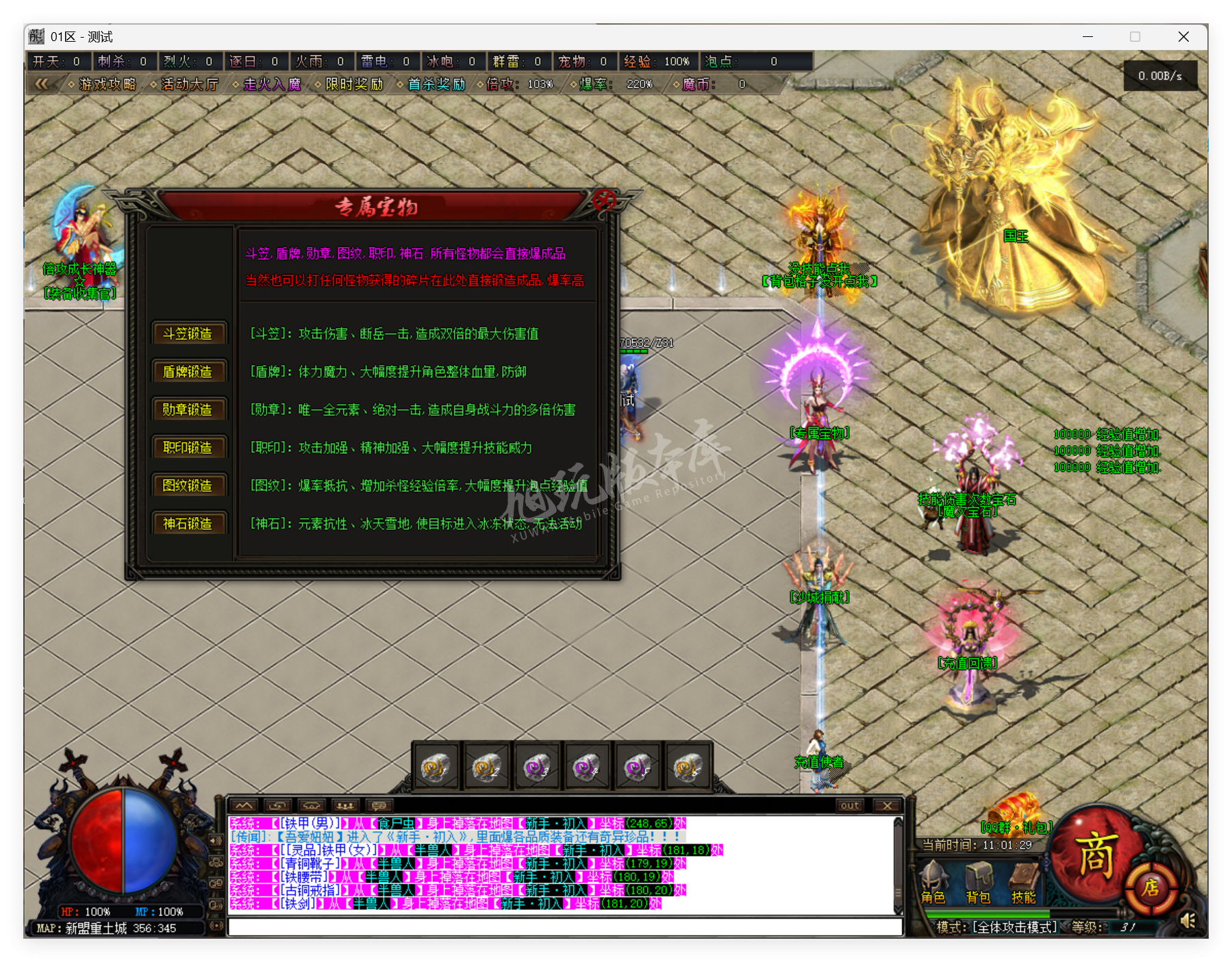
Task: Click the 神石锻造 forge button
Action: pyautogui.click(x=189, y=524)
